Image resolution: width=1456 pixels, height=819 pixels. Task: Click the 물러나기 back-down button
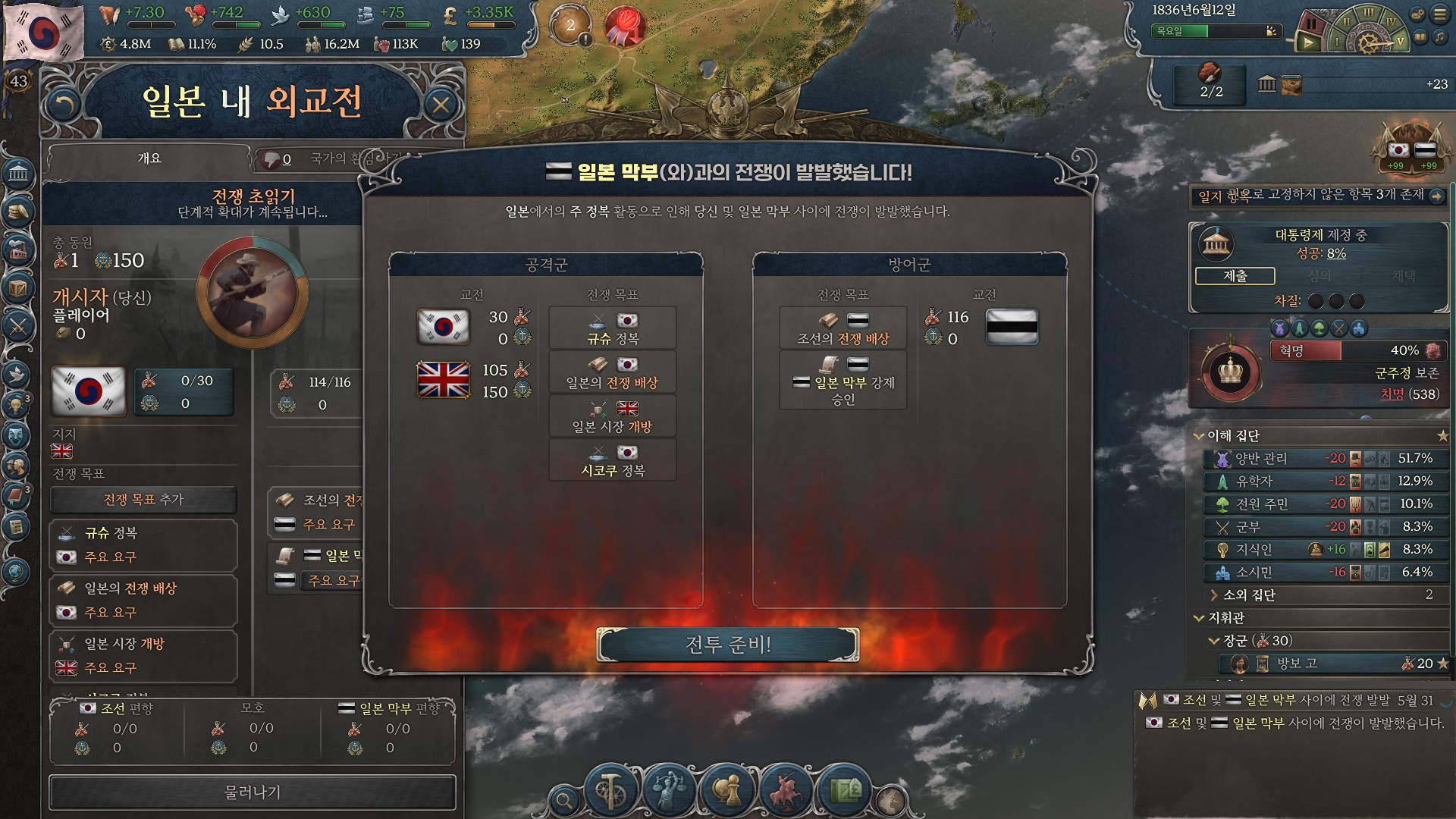point(253,792)
